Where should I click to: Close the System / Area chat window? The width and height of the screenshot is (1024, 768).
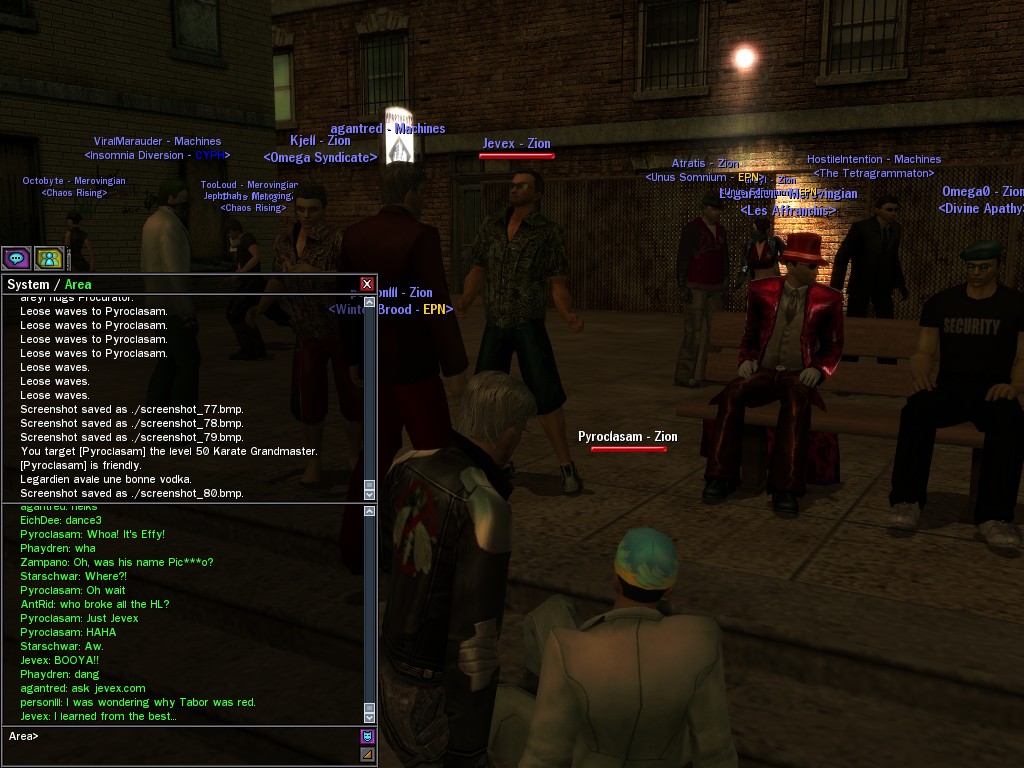coord(367,284)
